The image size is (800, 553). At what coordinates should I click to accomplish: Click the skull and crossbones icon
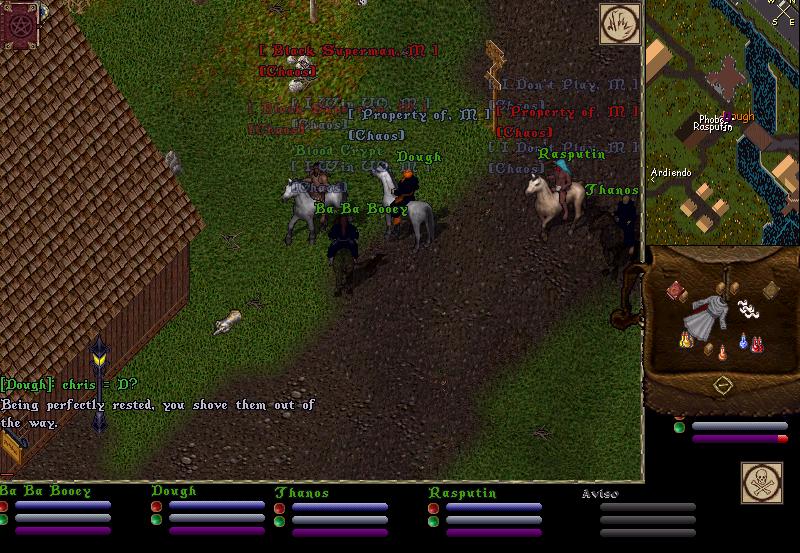pyautogui.click(x=760, y=482)
